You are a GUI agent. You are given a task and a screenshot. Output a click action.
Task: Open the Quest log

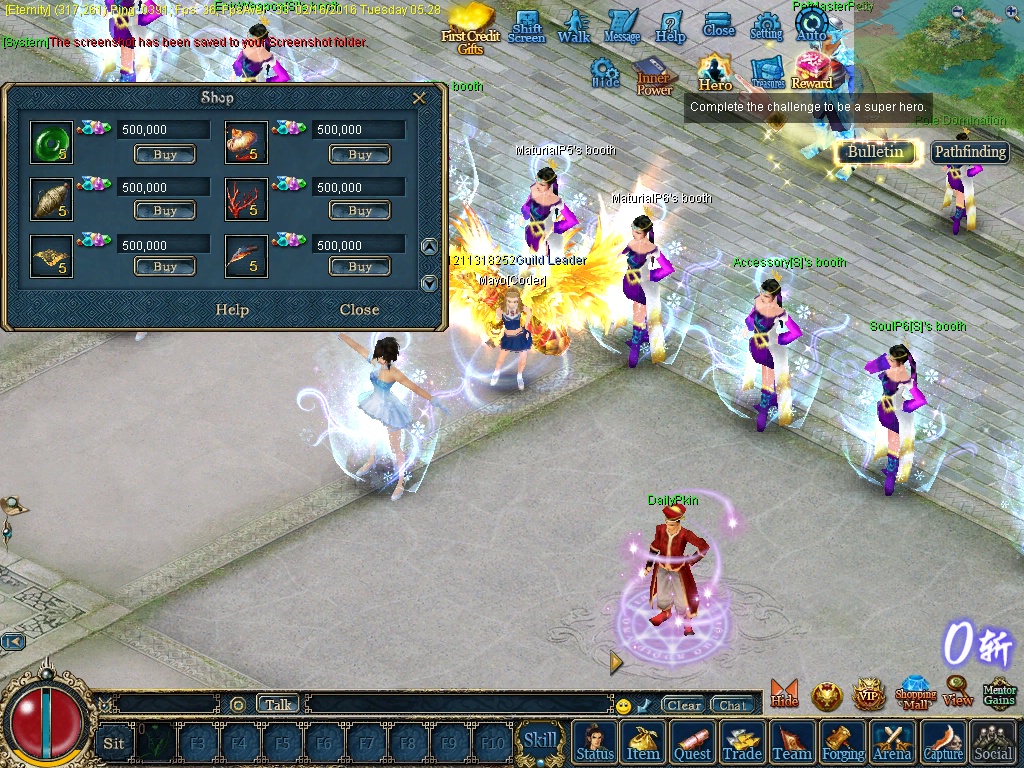pyautogui.click(x=692, y=743)
